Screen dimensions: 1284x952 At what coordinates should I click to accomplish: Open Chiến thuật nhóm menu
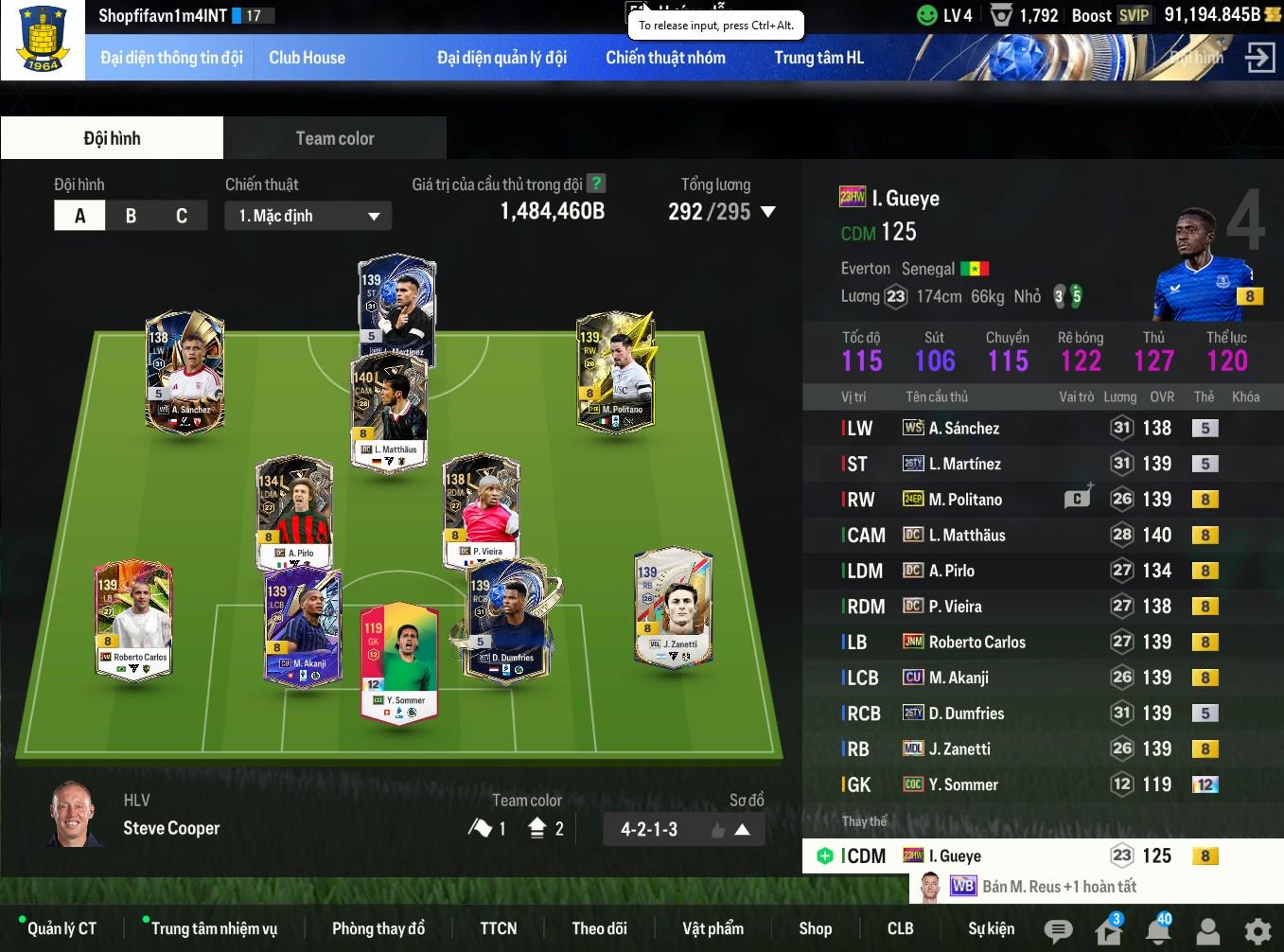click(665, 58)
